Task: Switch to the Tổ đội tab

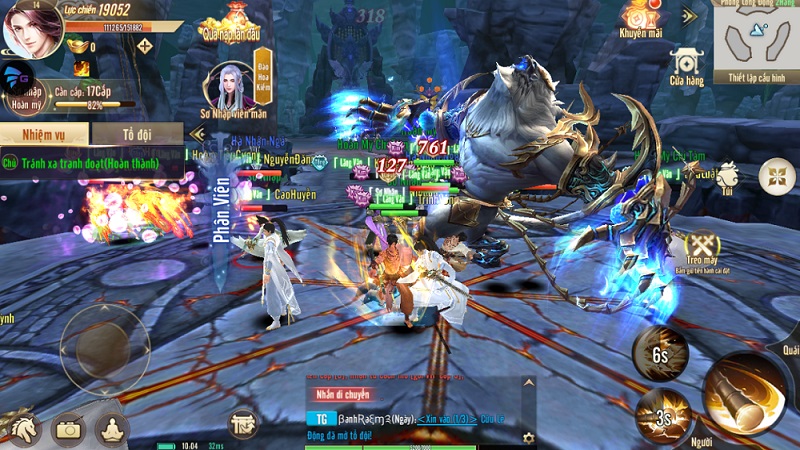Action: [138, 134]
